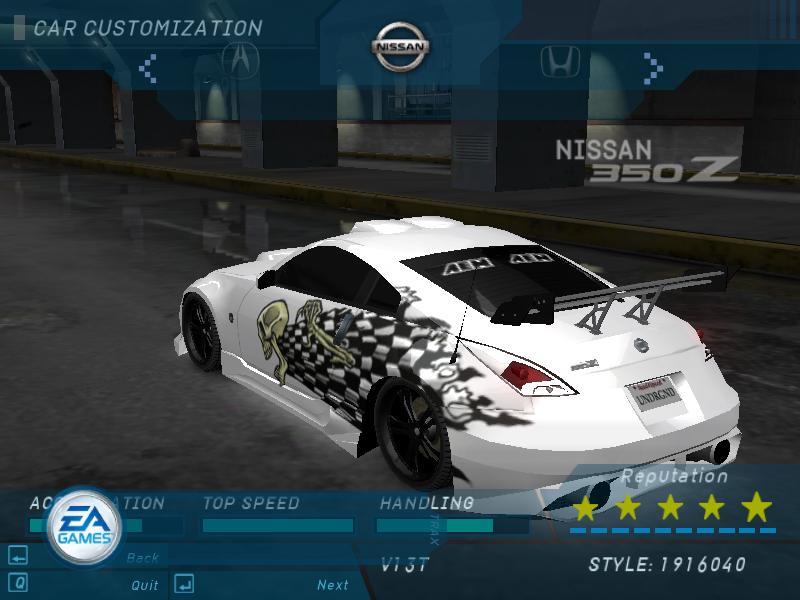This screenshot has width=800, height=600.
Task: Select the Quit option
Action: tap(145, 585)
